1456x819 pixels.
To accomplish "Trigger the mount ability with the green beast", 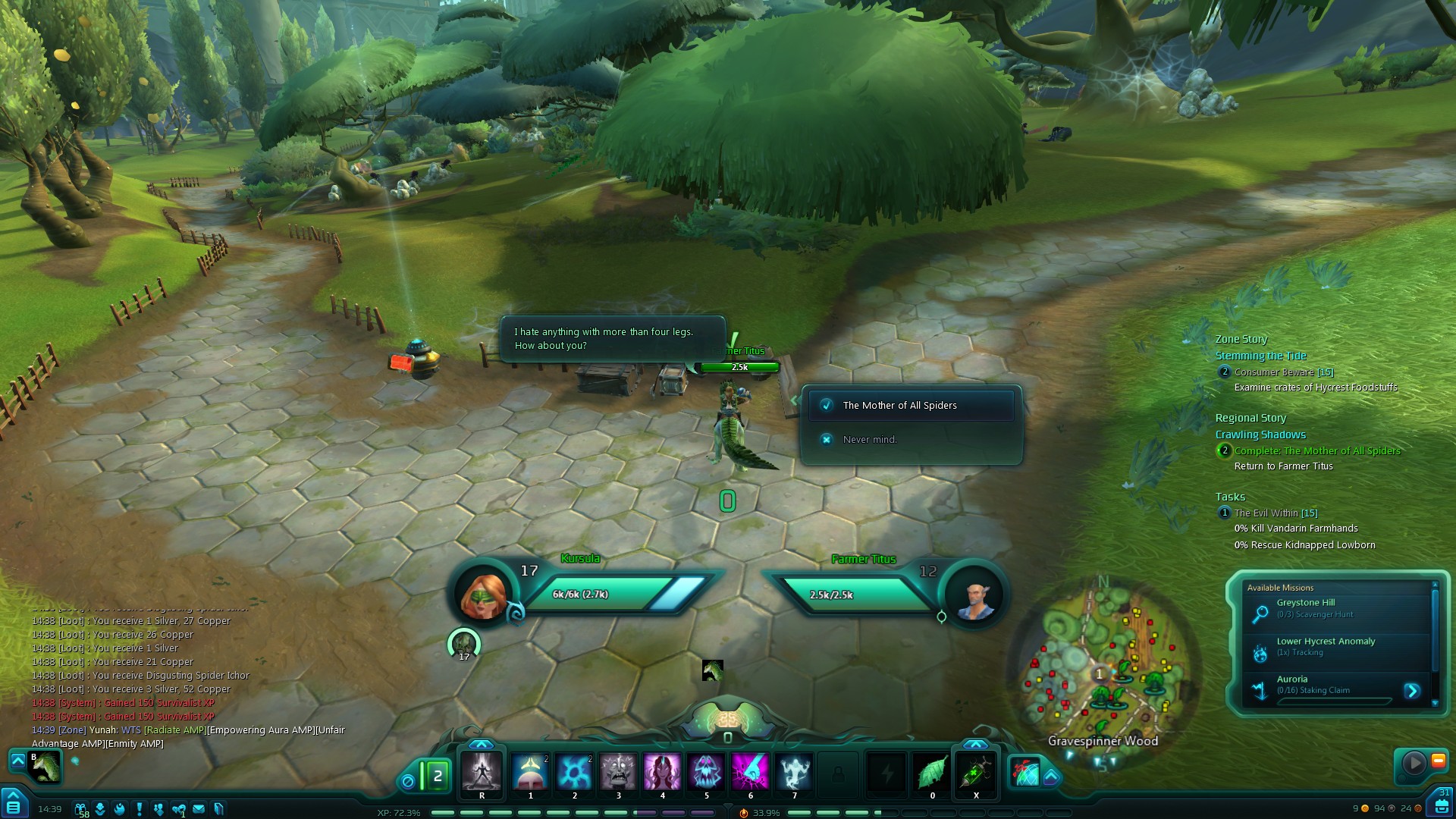I will (45, 766).
